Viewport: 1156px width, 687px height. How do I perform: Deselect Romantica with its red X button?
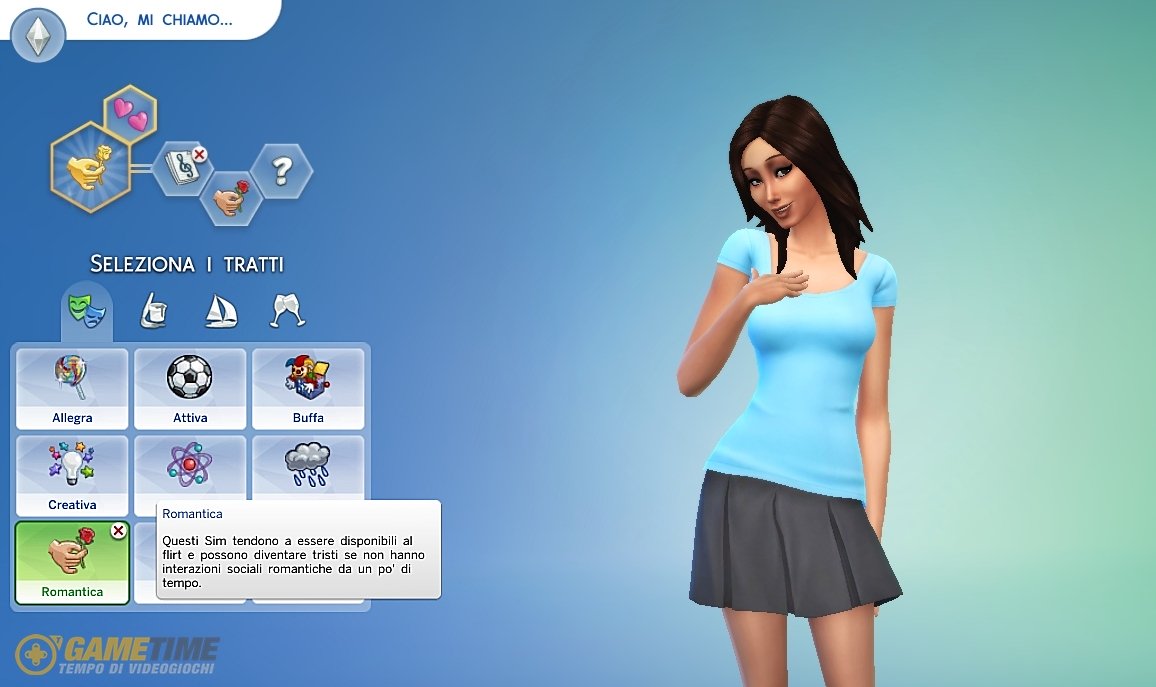118,531
